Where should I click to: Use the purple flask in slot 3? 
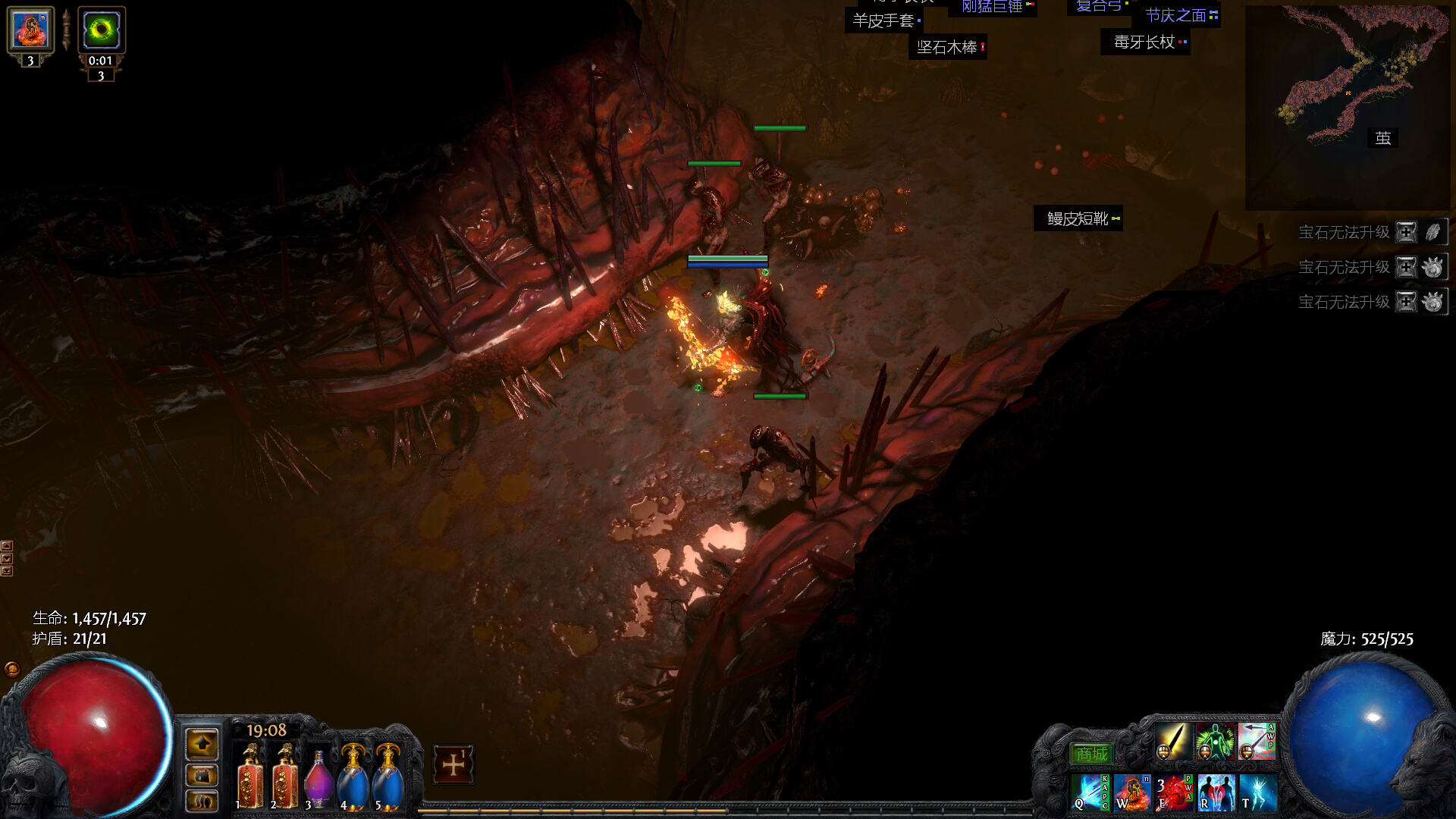[318, 778]
